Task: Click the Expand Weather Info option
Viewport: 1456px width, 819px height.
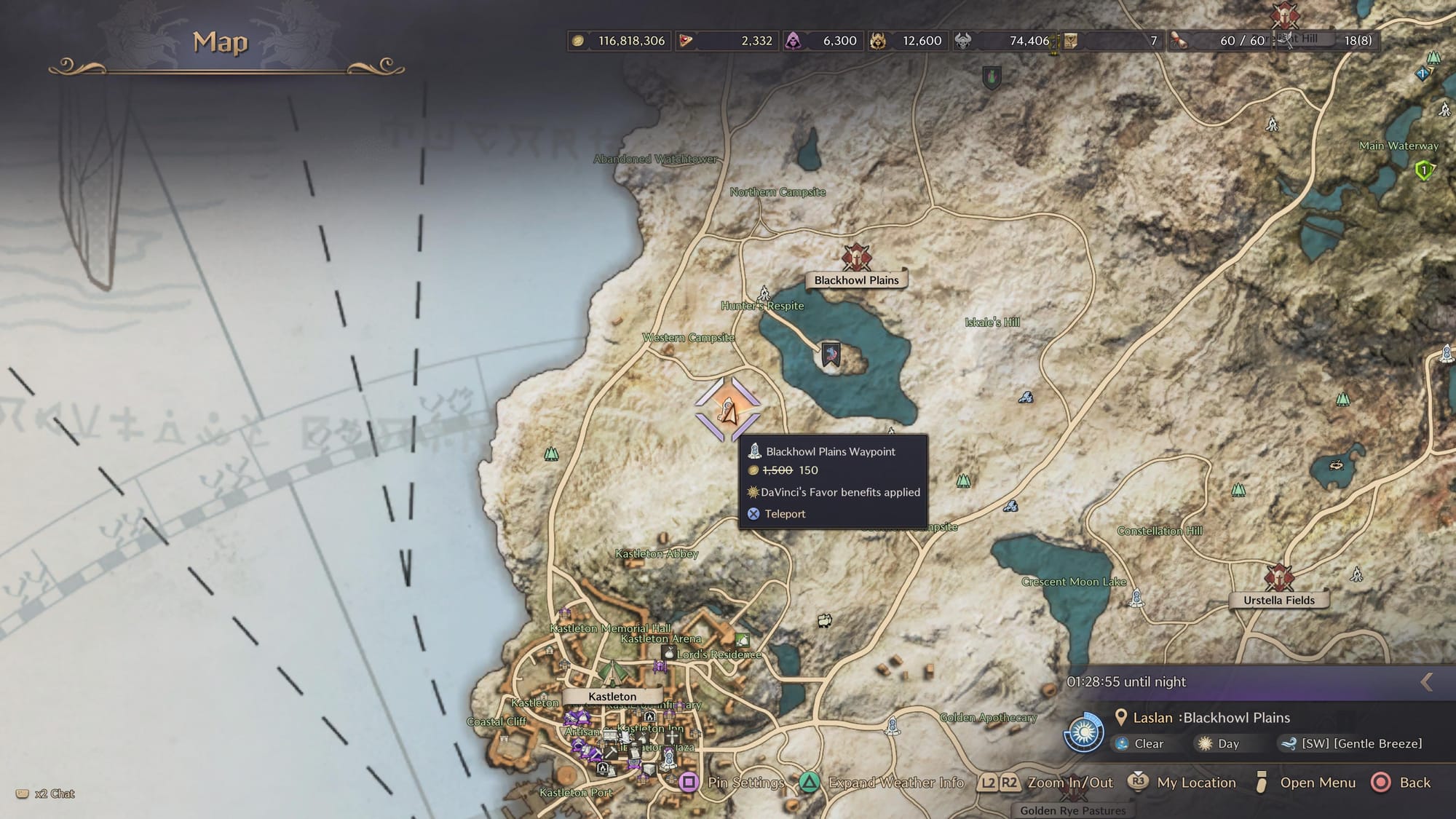Action: (x=883, y=783)
